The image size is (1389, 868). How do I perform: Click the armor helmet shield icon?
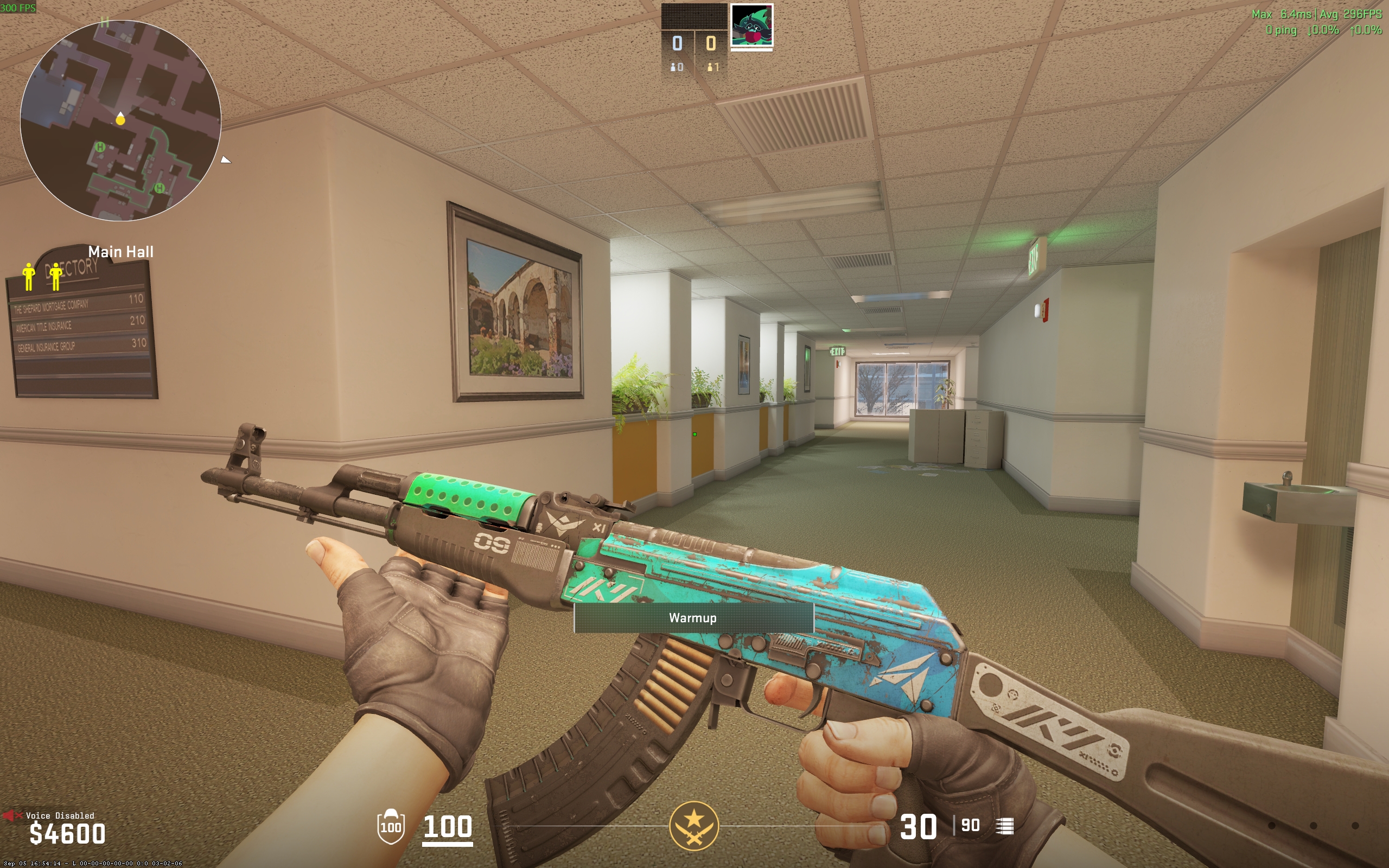[391, 827]
